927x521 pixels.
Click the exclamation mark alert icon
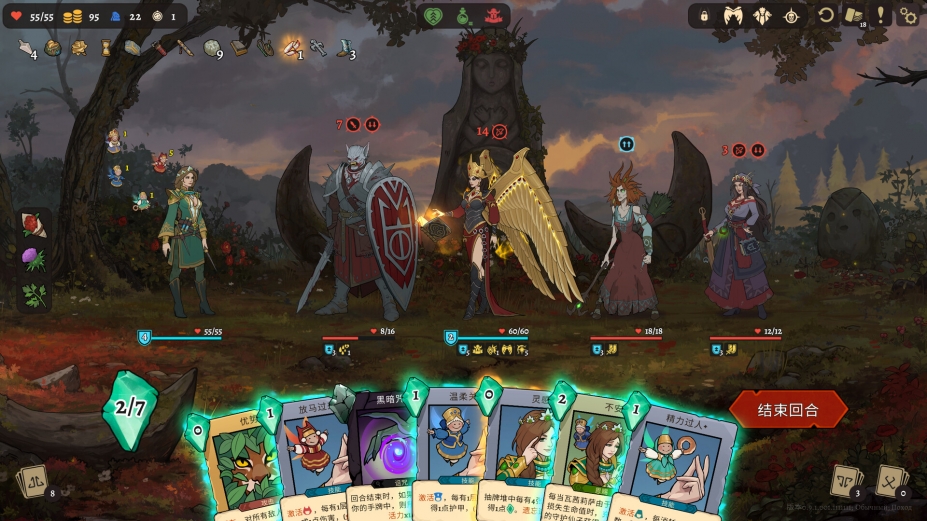tap(881, 16)
